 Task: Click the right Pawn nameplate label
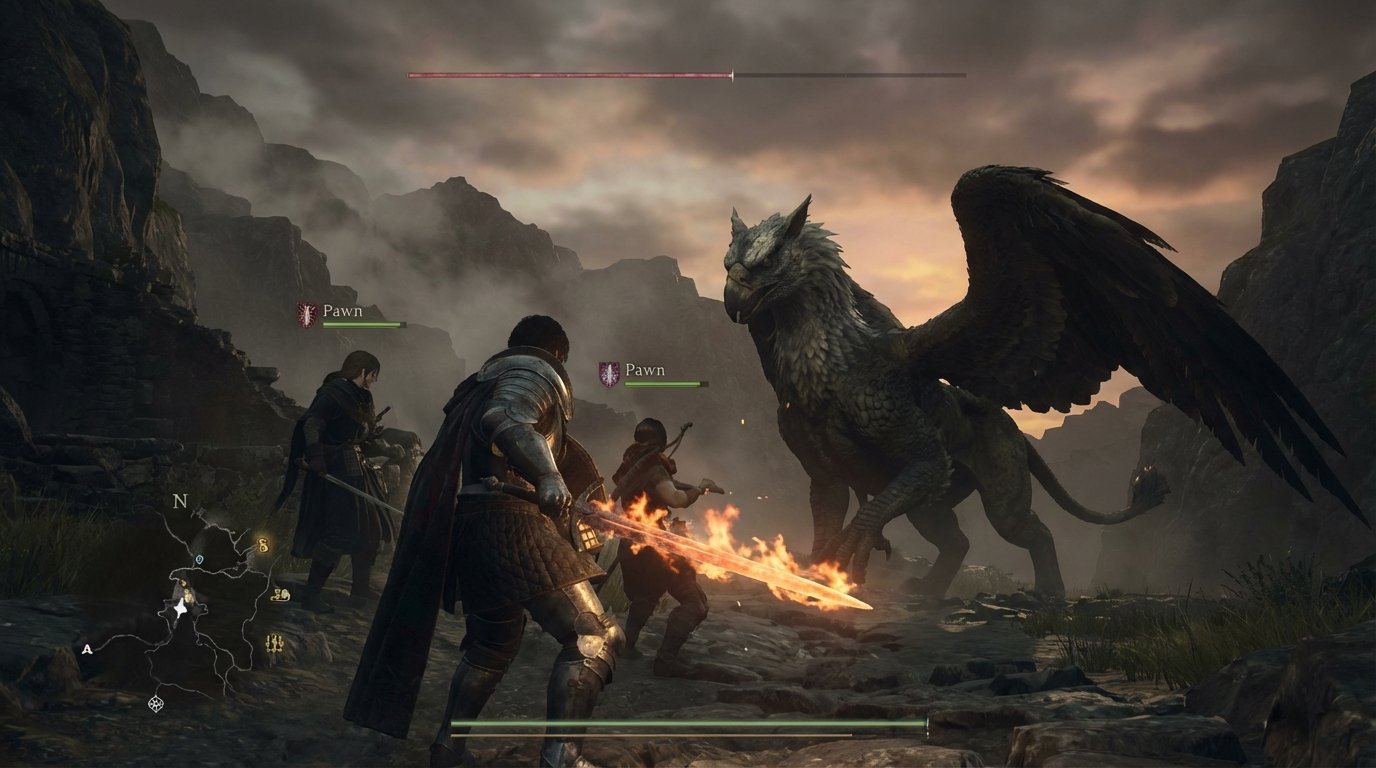point(646,369)
